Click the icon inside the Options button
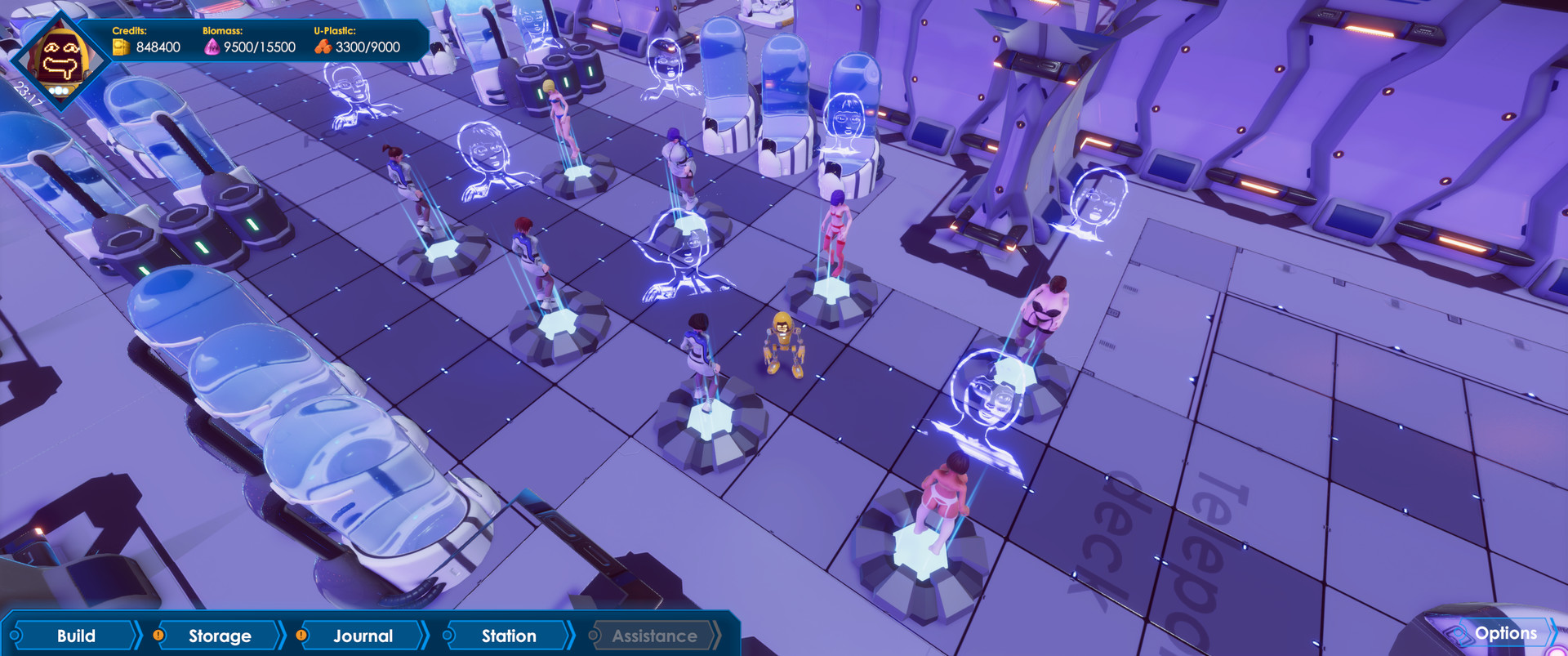Image resolution: width=1568 pixels, height=656 pixels. click(1459, 633)
